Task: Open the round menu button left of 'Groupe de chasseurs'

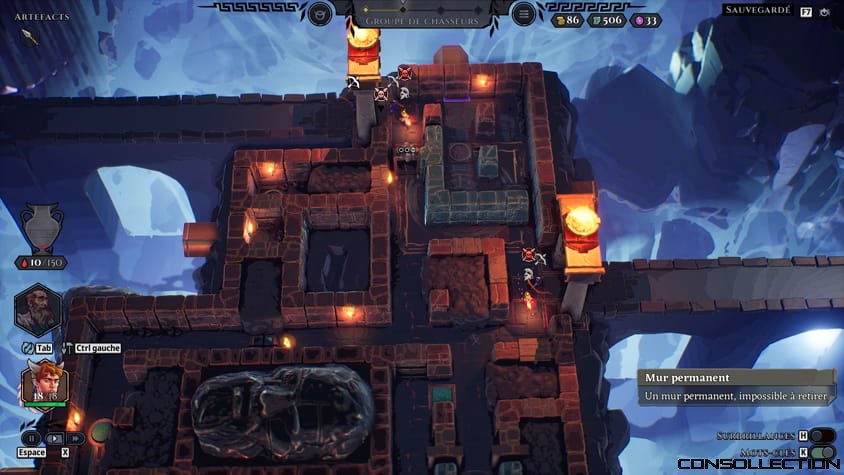Action: click(x=320, y=14)
